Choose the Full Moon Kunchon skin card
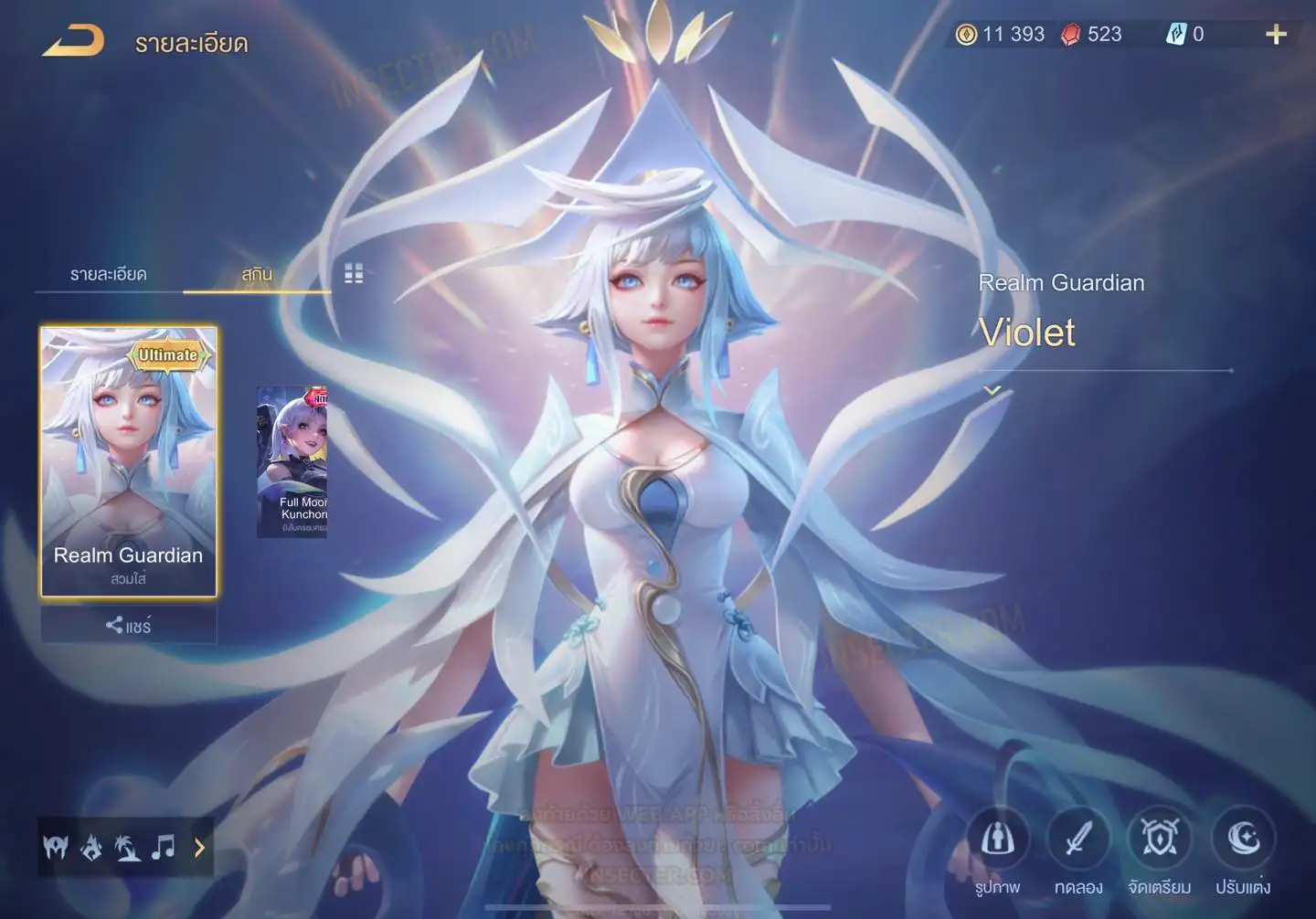Image resolution: width=1316 pixels, height=919 pixels. point(292,461)
